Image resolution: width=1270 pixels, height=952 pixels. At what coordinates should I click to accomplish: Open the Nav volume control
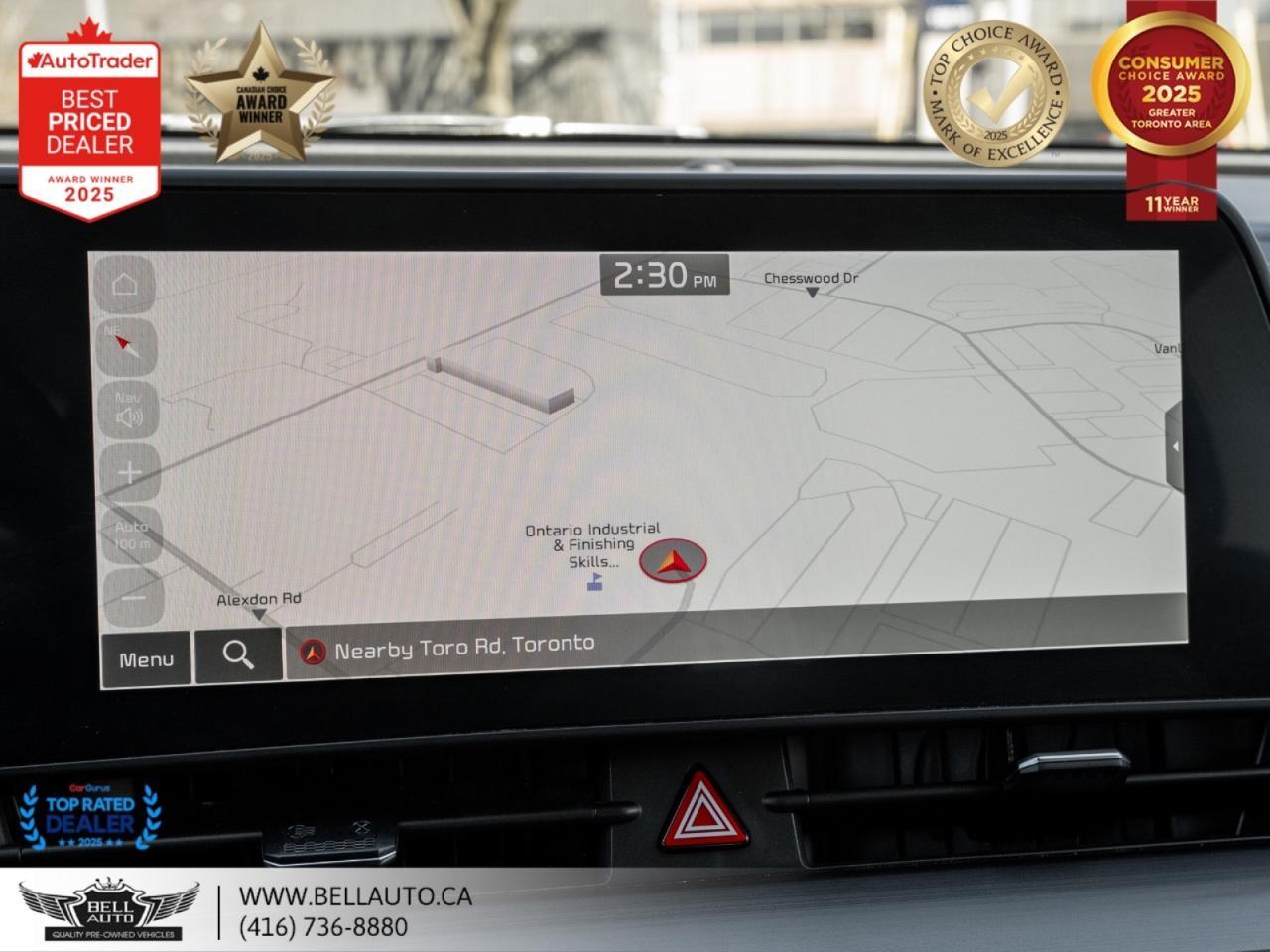pos(128,409)
